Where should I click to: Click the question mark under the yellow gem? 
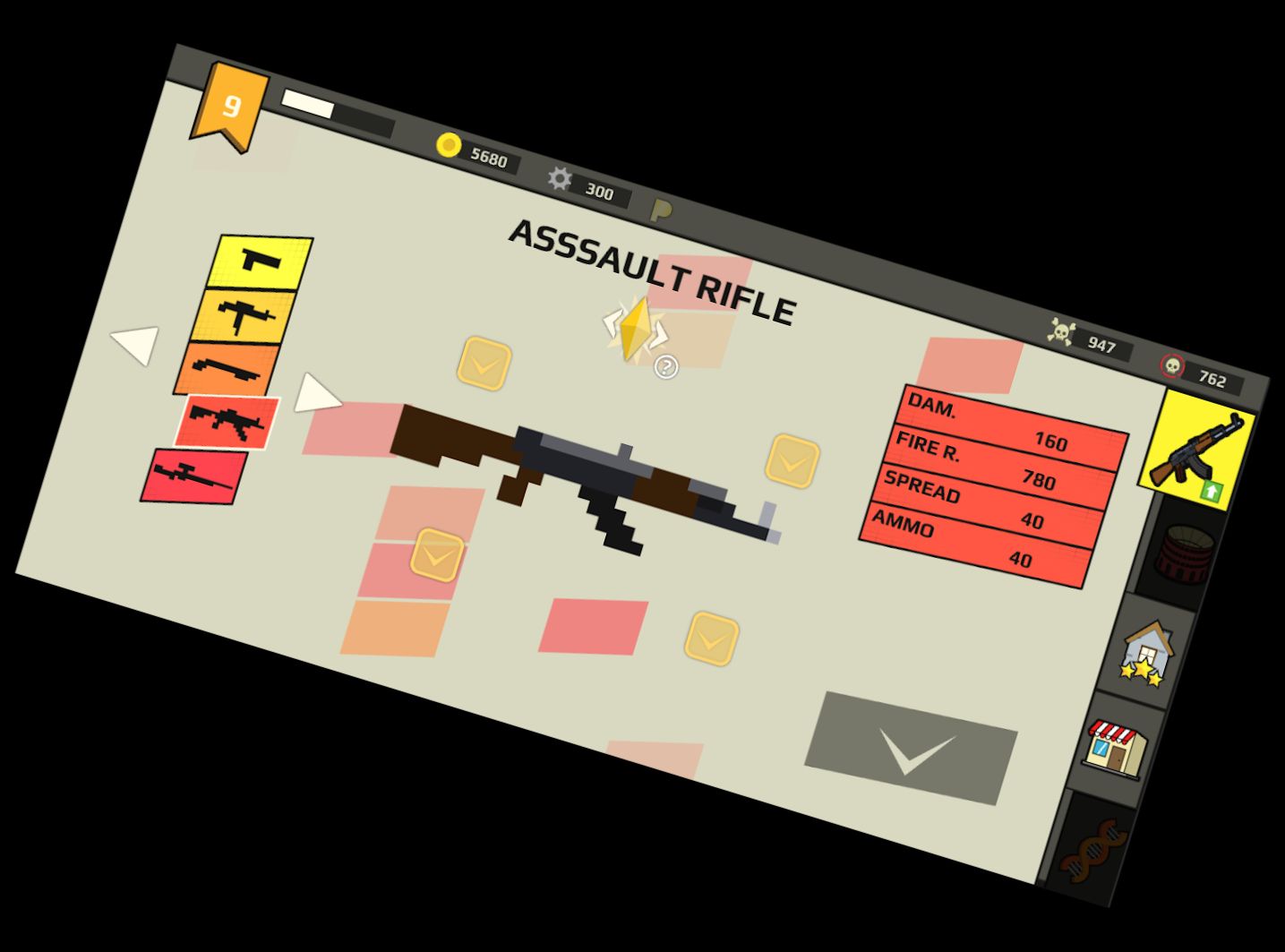click(x=665, y=365)
